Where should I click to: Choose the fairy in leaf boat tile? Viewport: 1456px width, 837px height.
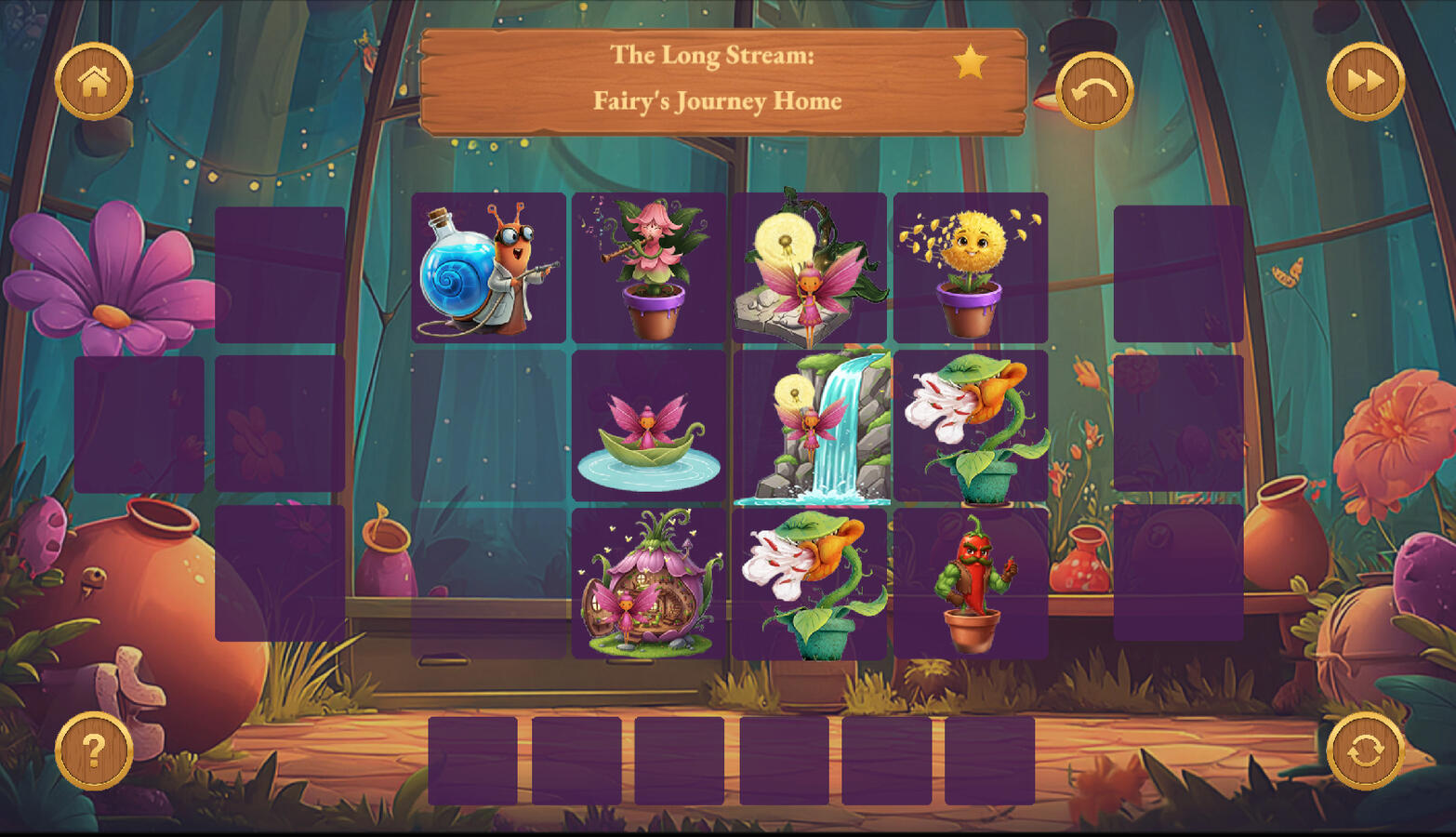pyautogui.click(x=649, y=427)
